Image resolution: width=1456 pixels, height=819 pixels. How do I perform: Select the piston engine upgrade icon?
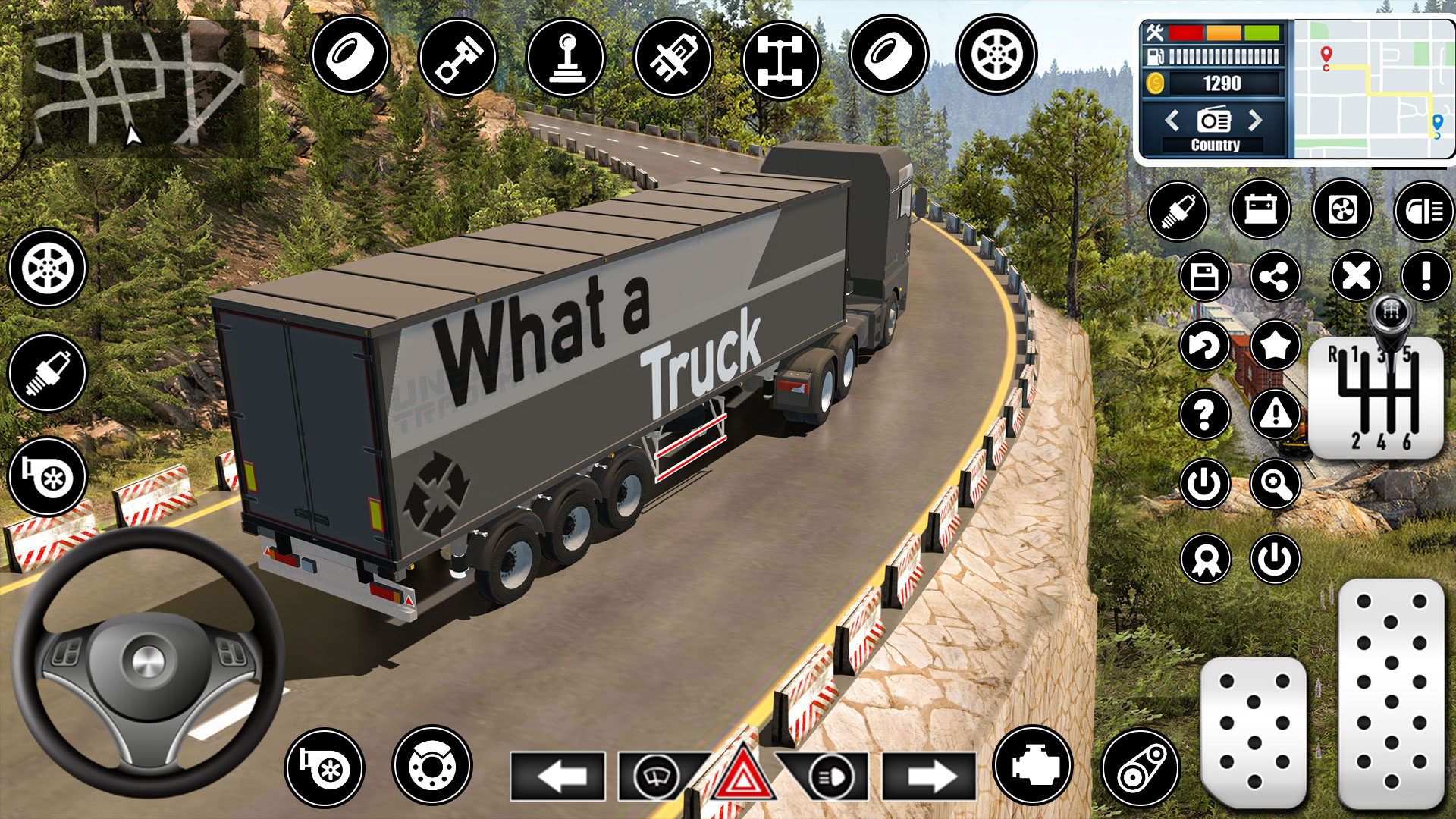(x=459, y=57)
